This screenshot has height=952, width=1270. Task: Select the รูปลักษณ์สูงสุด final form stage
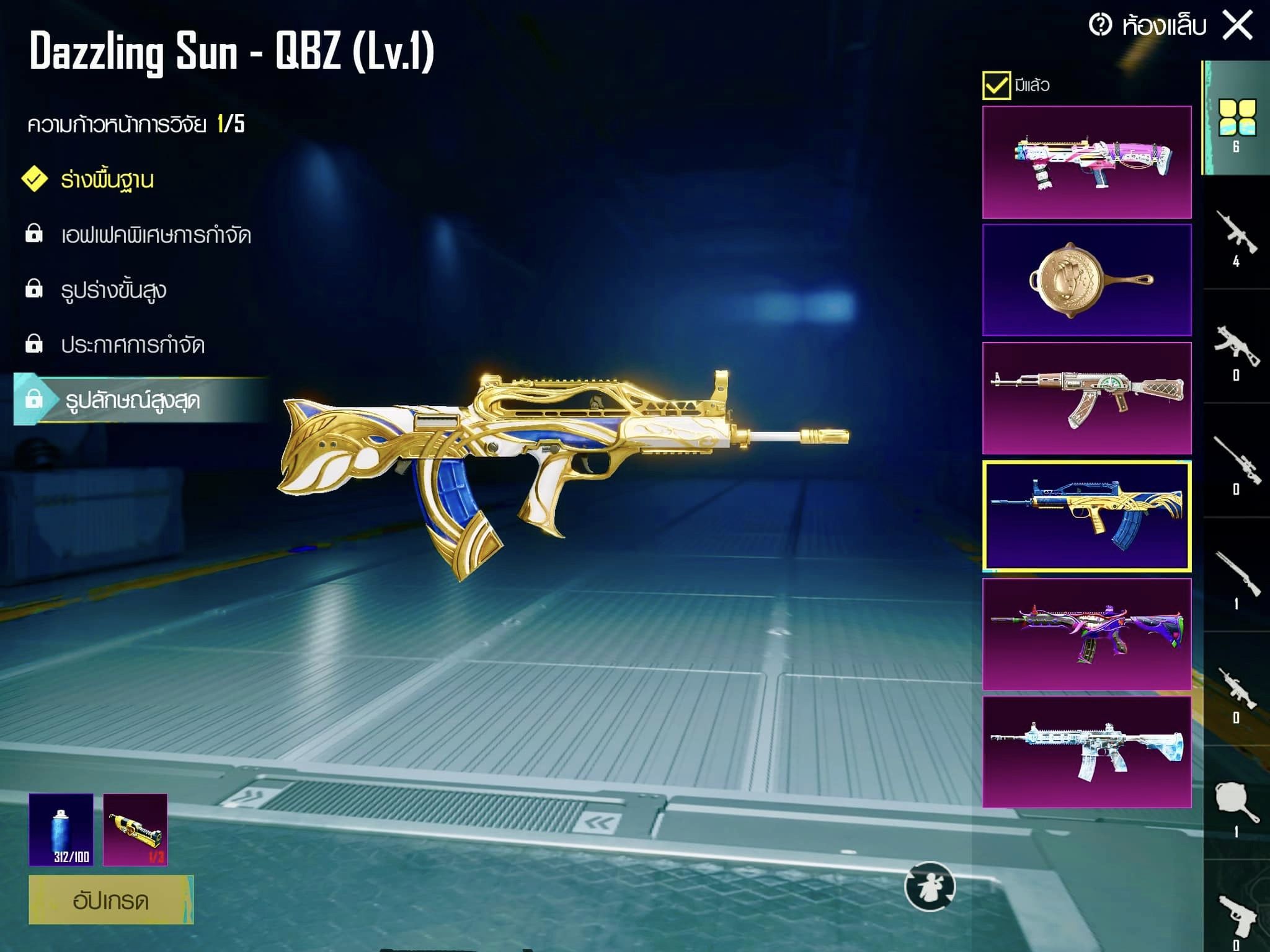pos(132,400)
